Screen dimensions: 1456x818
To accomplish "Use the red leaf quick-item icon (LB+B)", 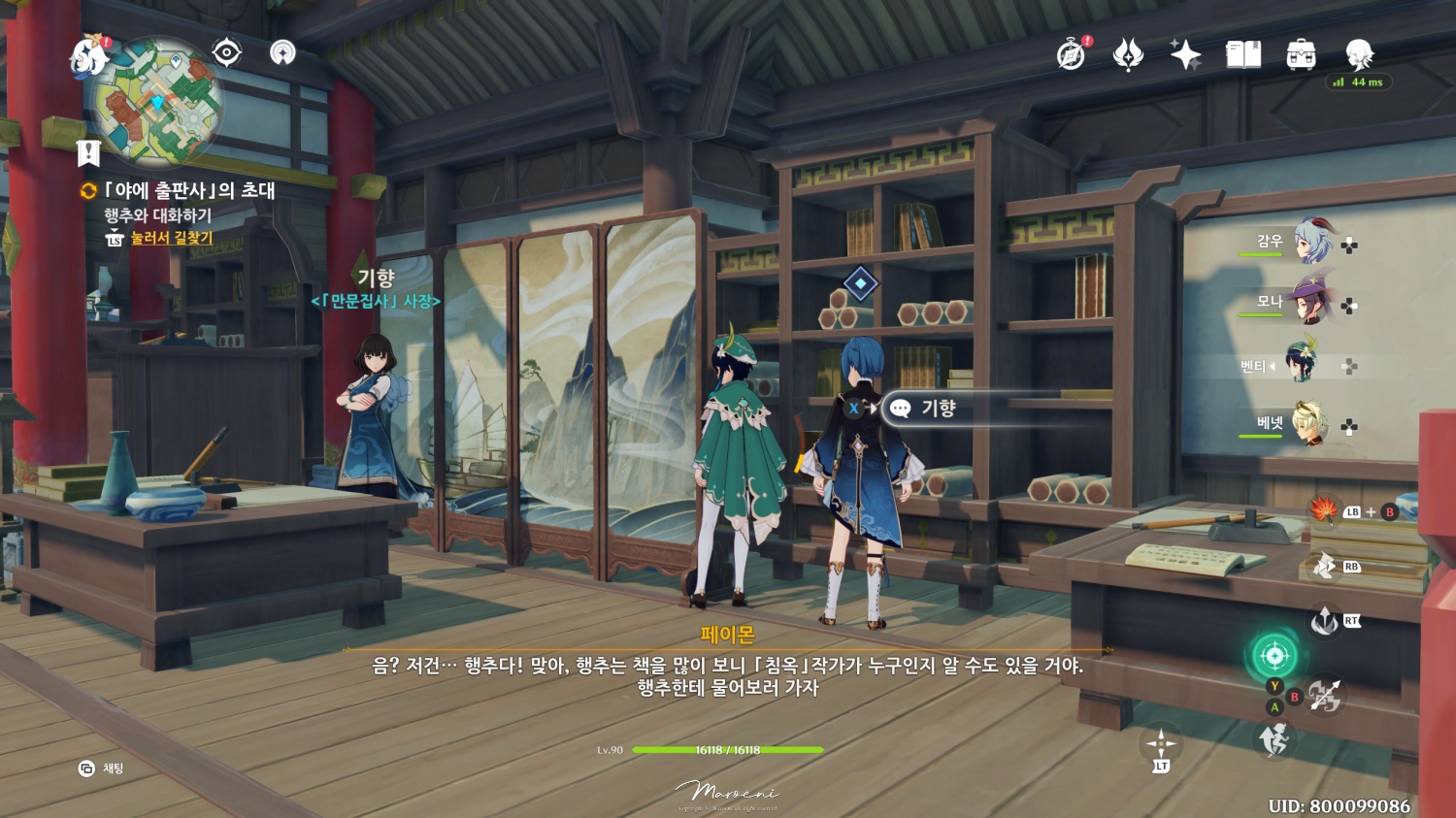I will coord(1326,511).
